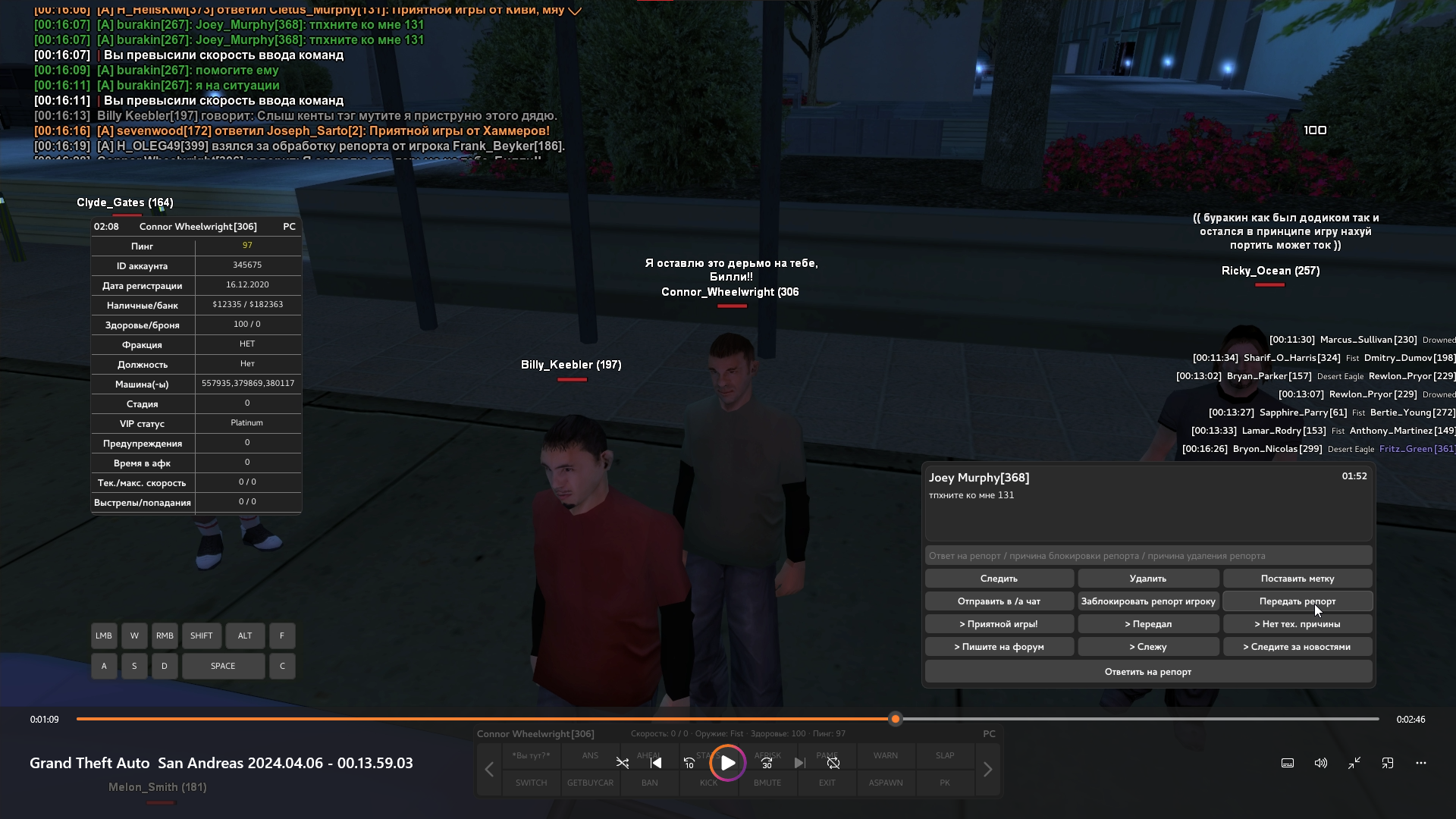Open the video player volume control
This screenshot has width=1456, height=819.
click(x=1321, y=763)
